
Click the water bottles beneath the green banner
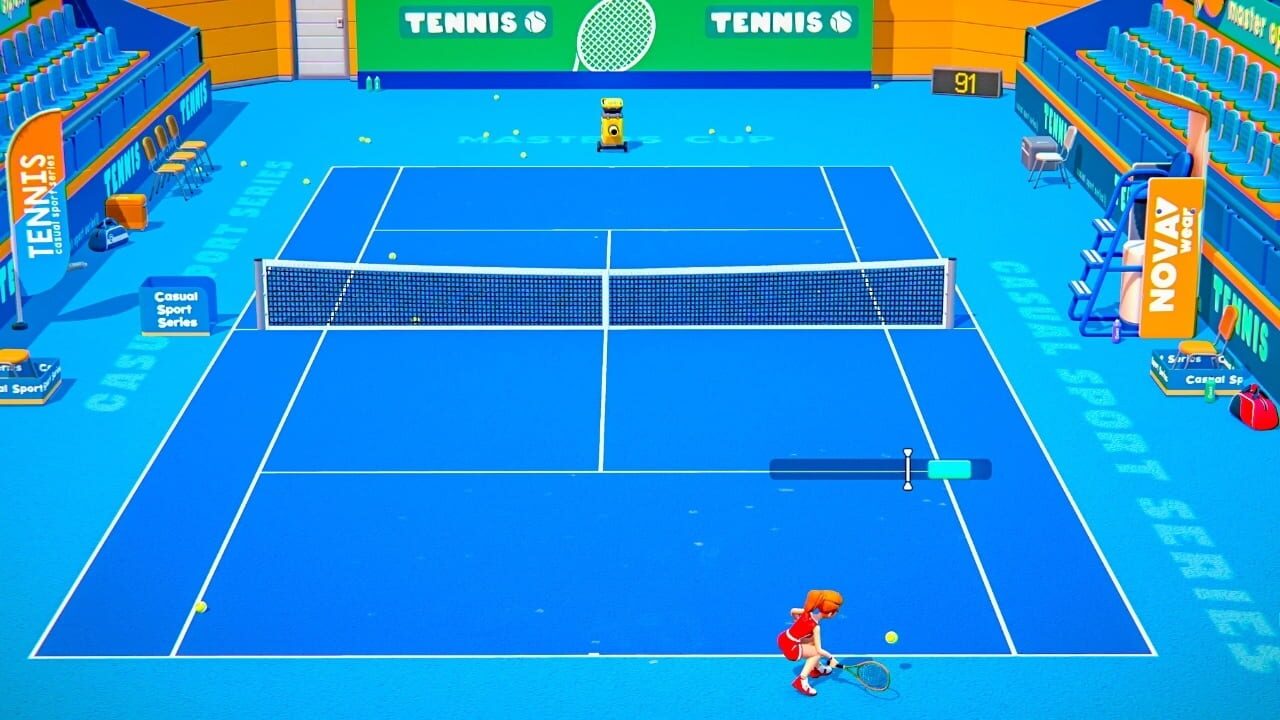click(x=372, y=81)
